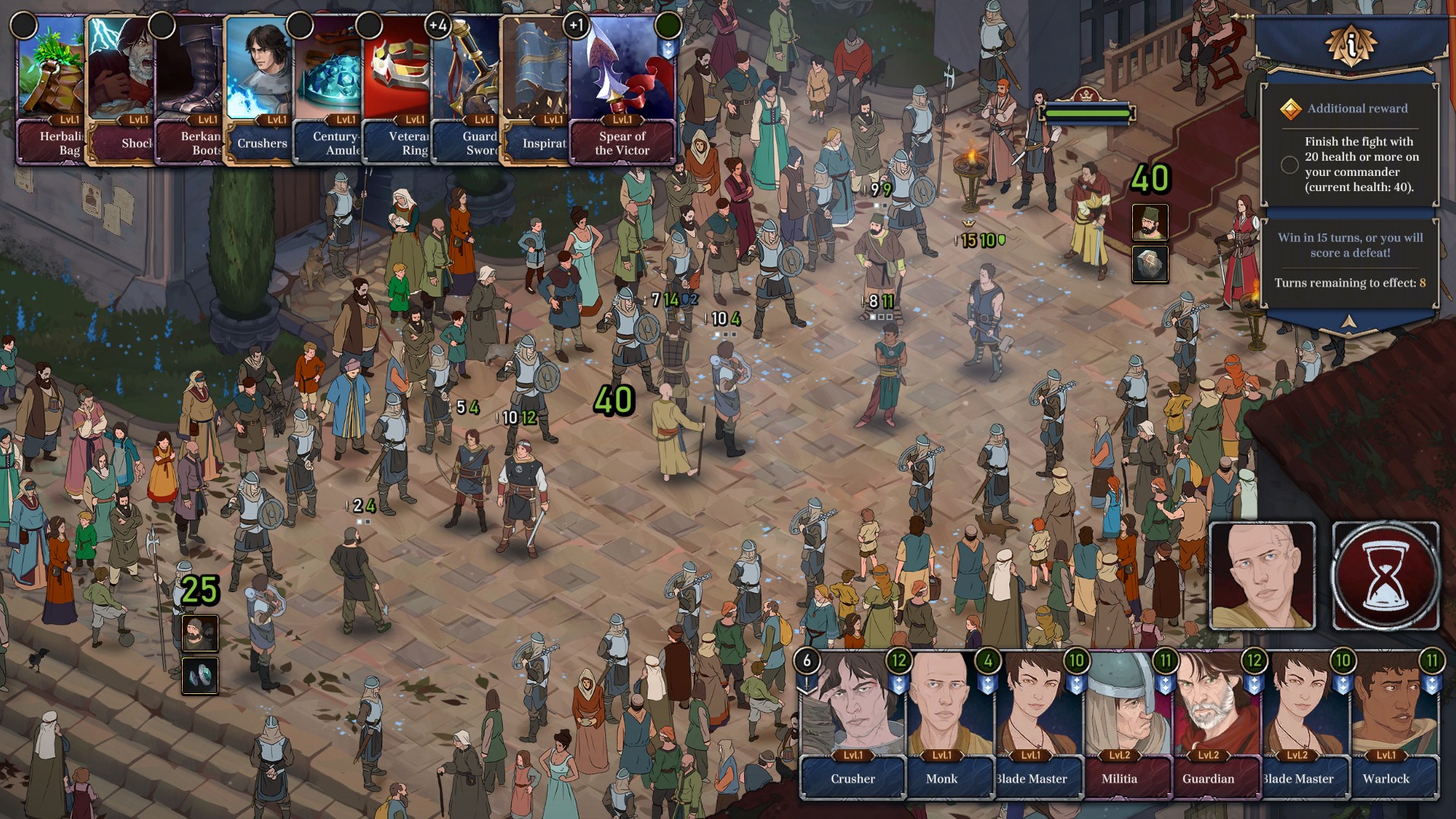
Task: Open the info emblem panel
Action: [x=1351, y=45]
